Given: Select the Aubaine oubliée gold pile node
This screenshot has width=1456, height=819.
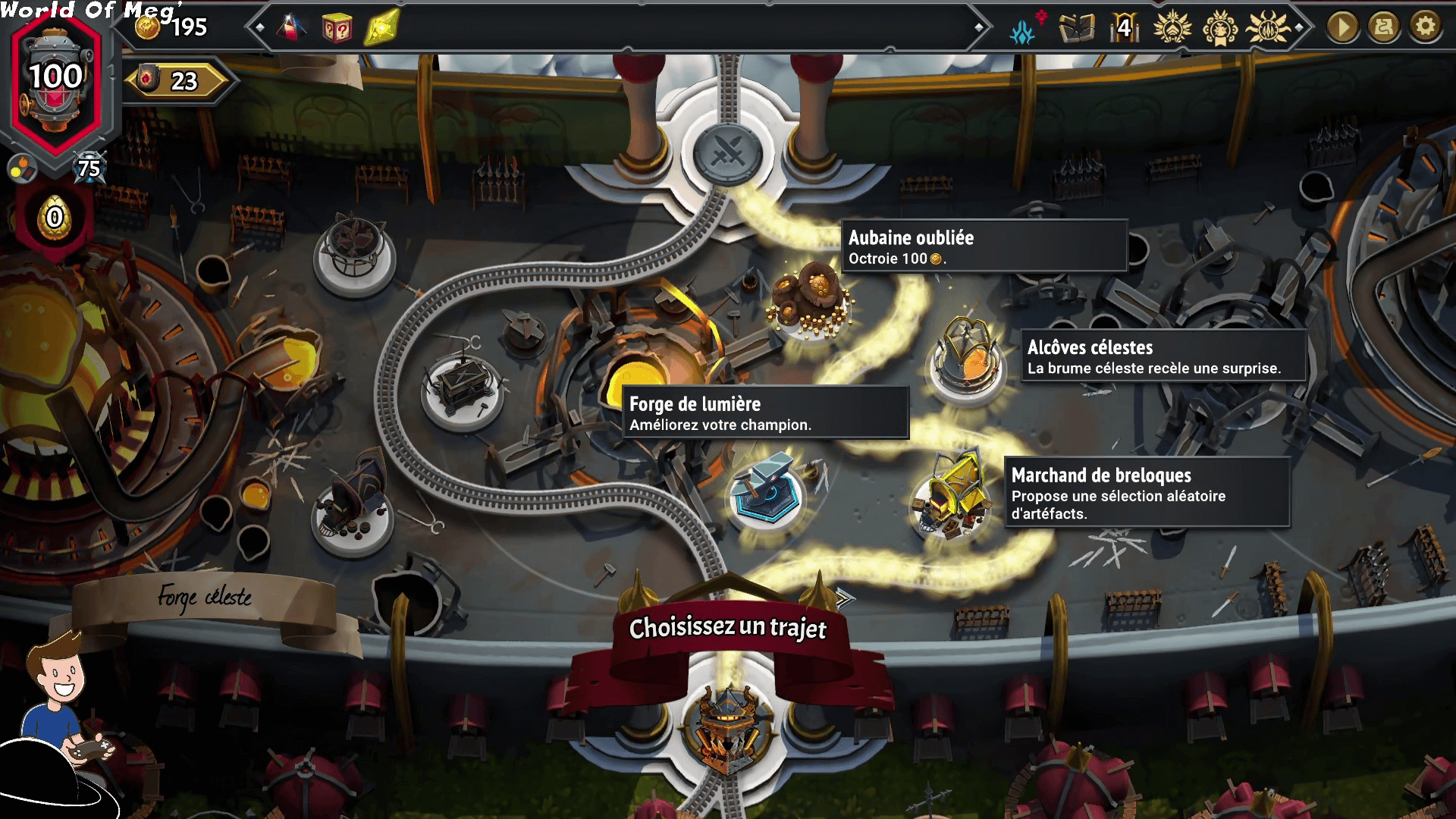Looking at the screenshot, I should pos(811,301).
